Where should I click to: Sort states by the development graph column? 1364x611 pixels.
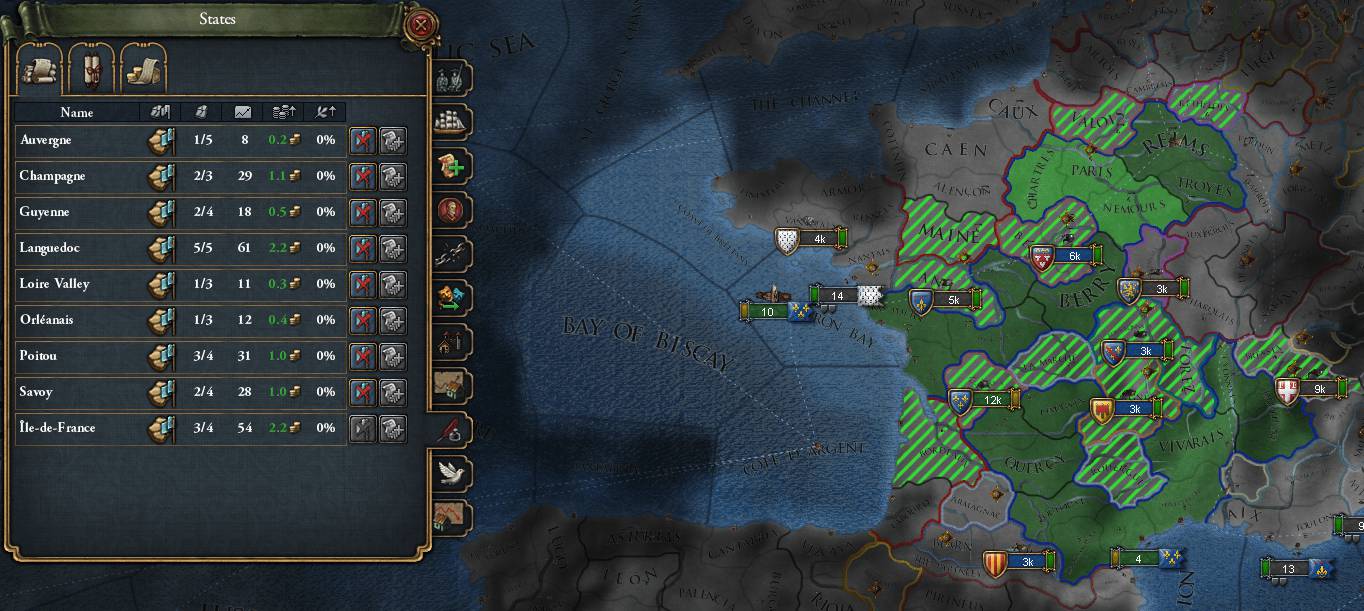(x=243, y=112)
